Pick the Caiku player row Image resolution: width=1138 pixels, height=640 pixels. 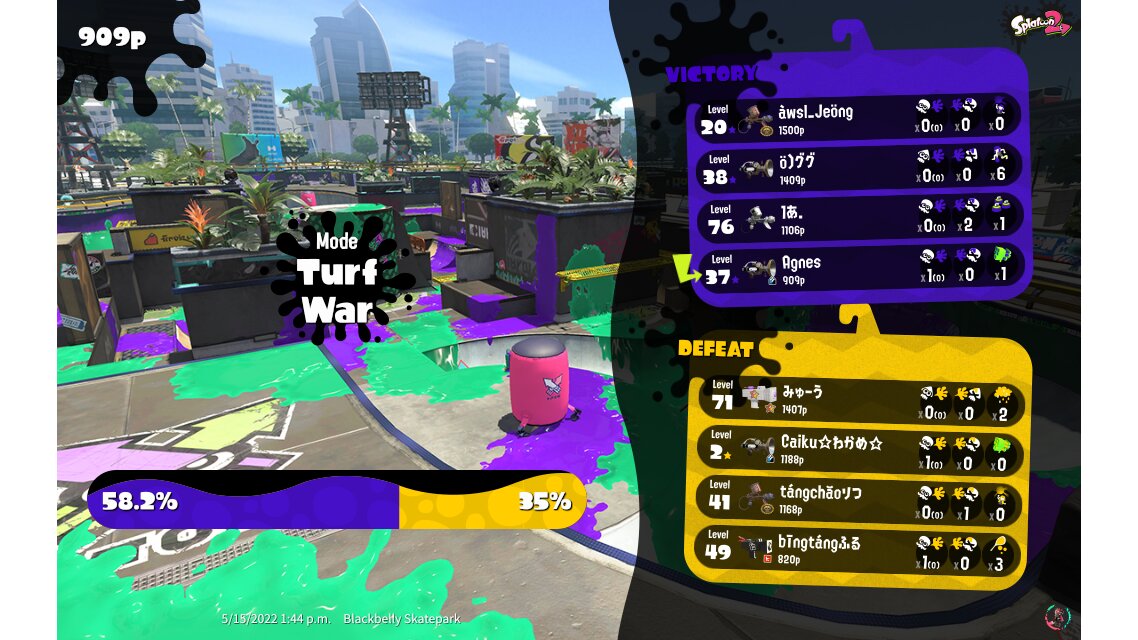click(858, 448)
